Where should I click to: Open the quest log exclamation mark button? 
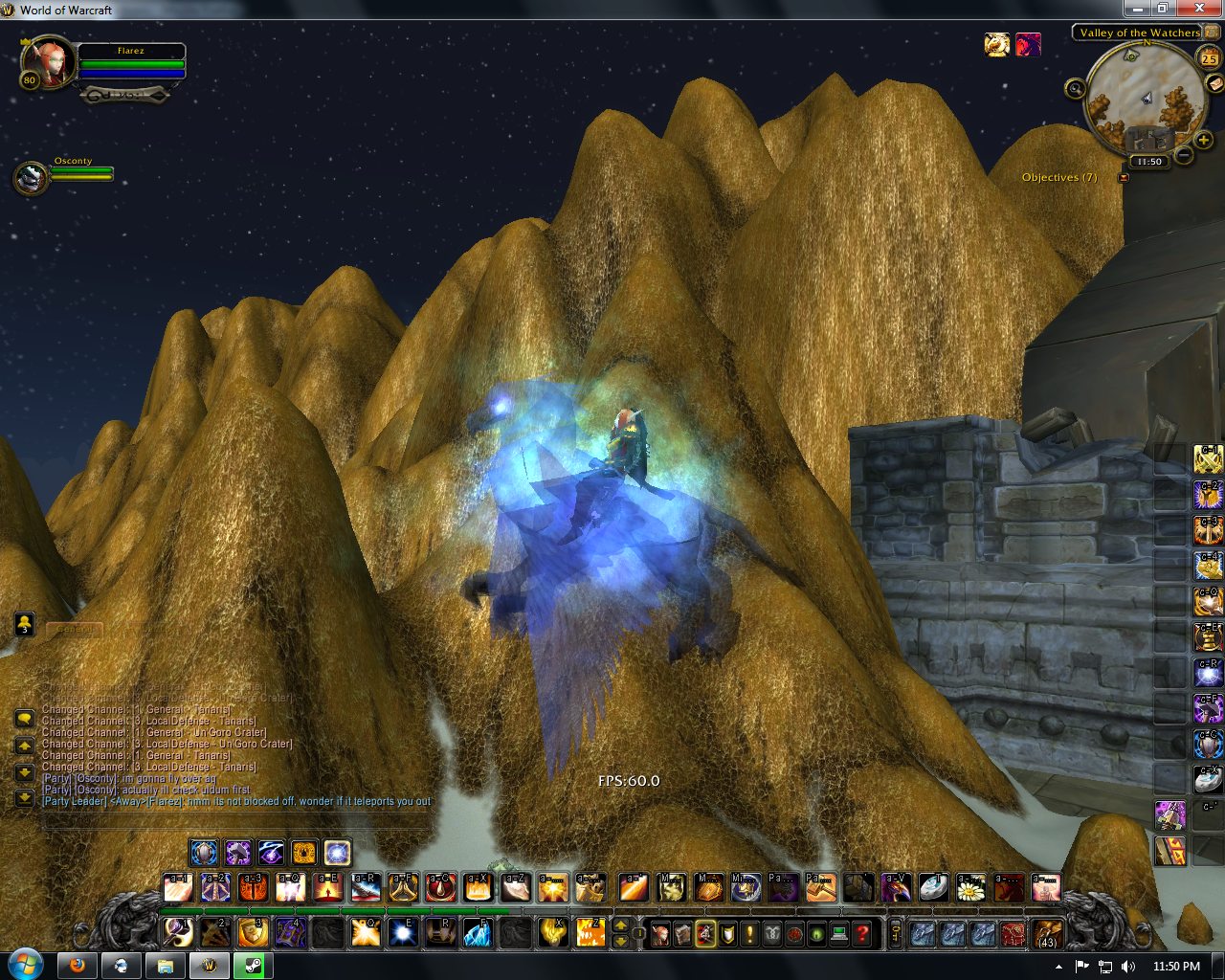749,933
